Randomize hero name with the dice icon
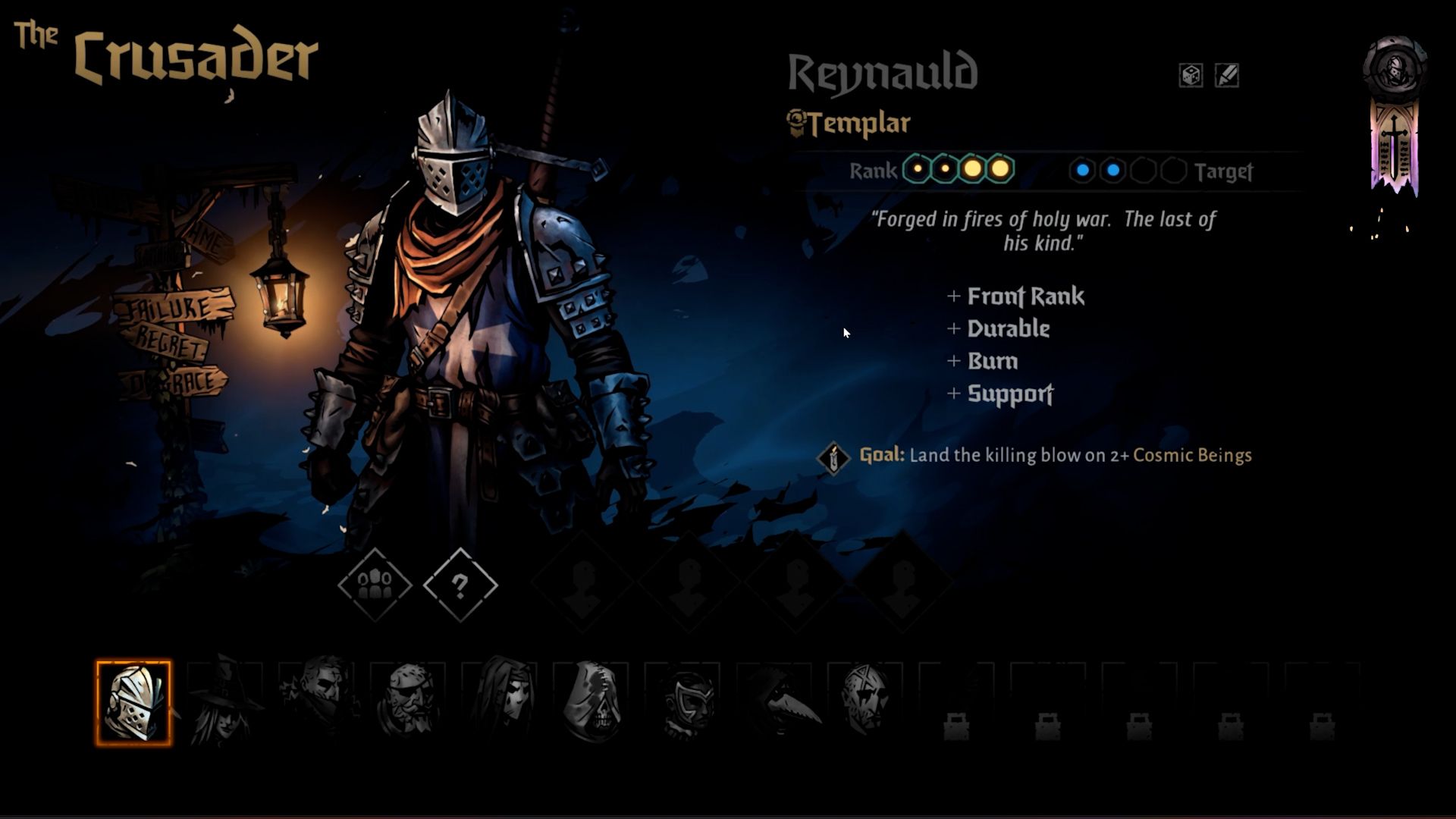The height and width of the screenshot is (819, 1456). coord(1191,75)
